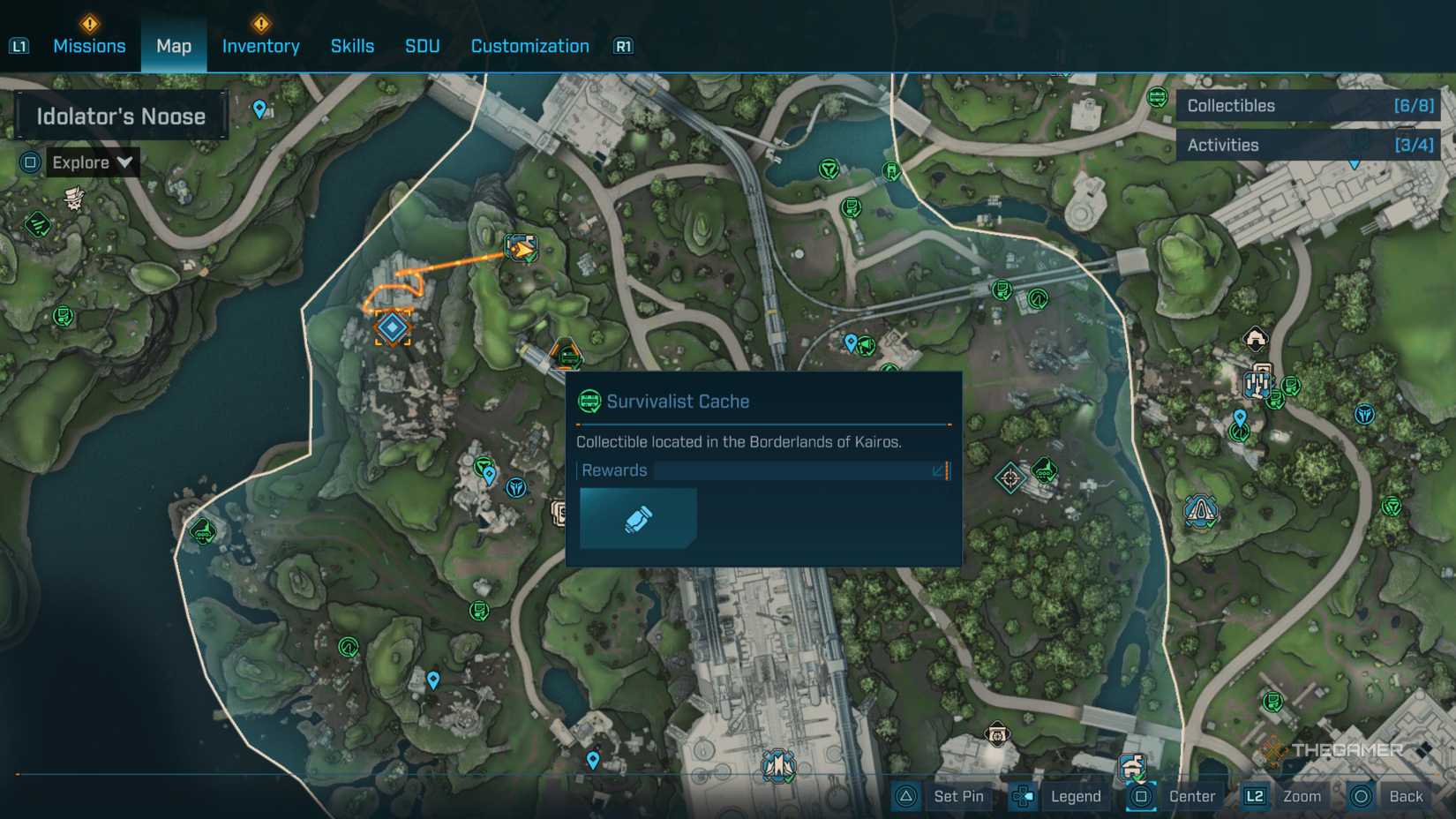Center the map view
Image resolution: width=1456 pixels, height=819 pixels.
pyautogui.click(x=1175, y=796)
